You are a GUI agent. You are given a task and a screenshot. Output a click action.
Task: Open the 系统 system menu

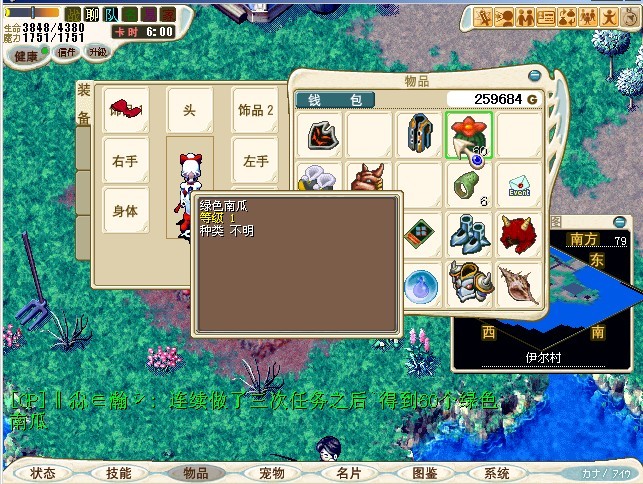click(x=497, y=473)
